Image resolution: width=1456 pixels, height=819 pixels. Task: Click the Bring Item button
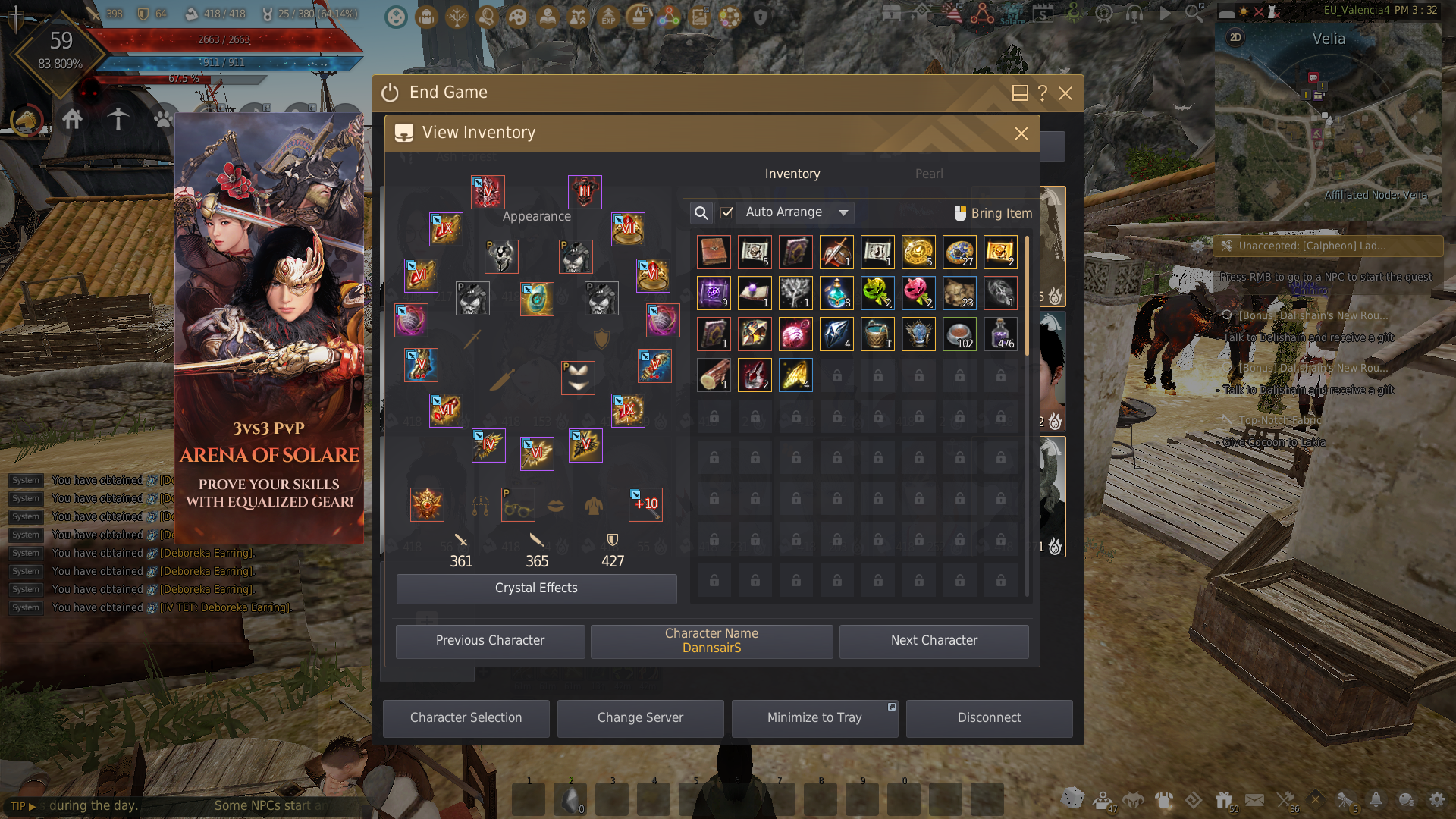tap(993, 213)
